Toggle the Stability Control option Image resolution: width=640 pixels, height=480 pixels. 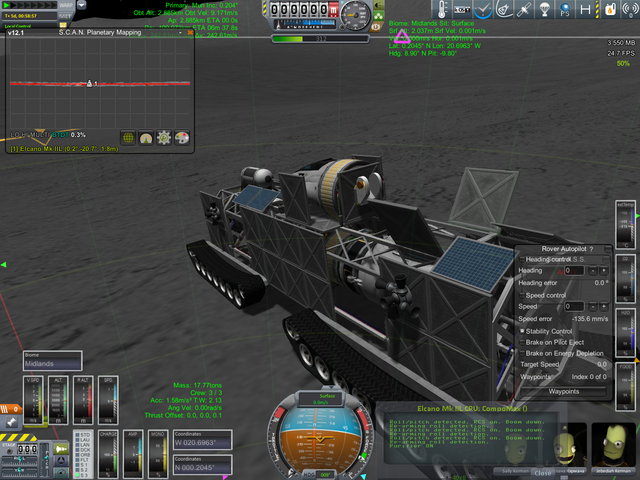click(x=522, y=330)
